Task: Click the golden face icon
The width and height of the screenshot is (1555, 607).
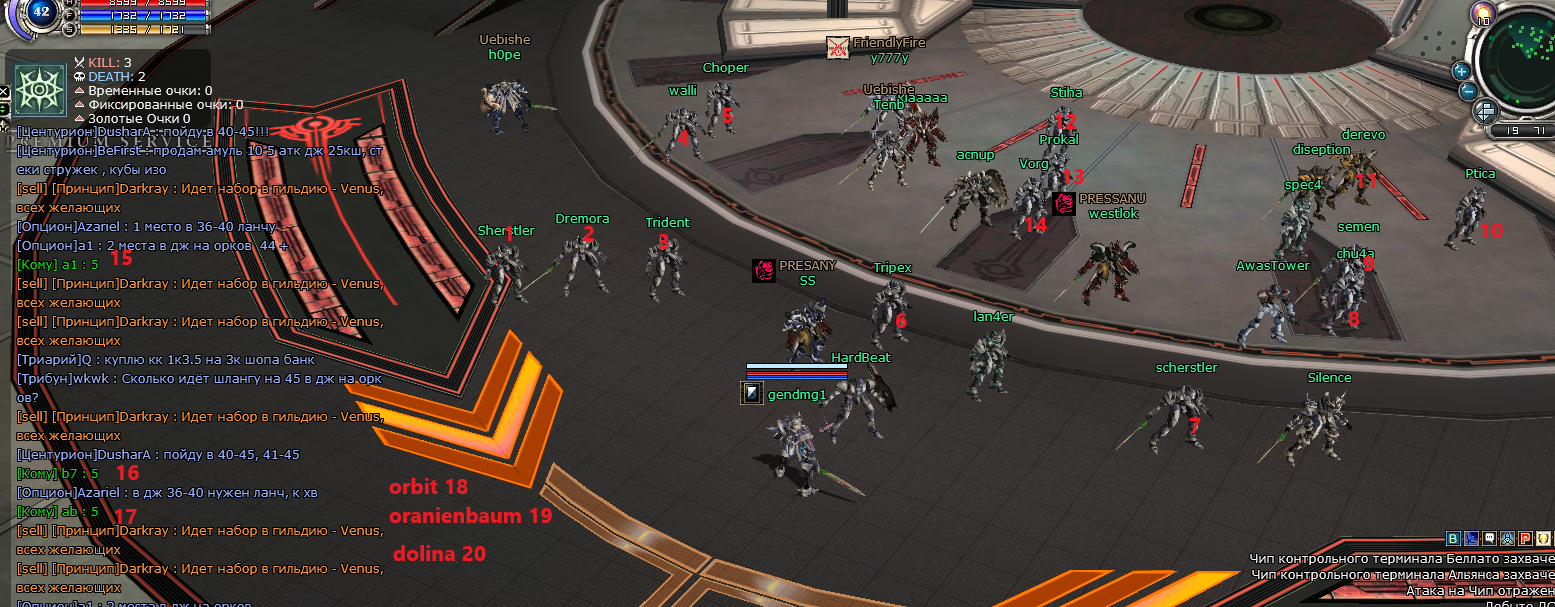Action: 1545,539
